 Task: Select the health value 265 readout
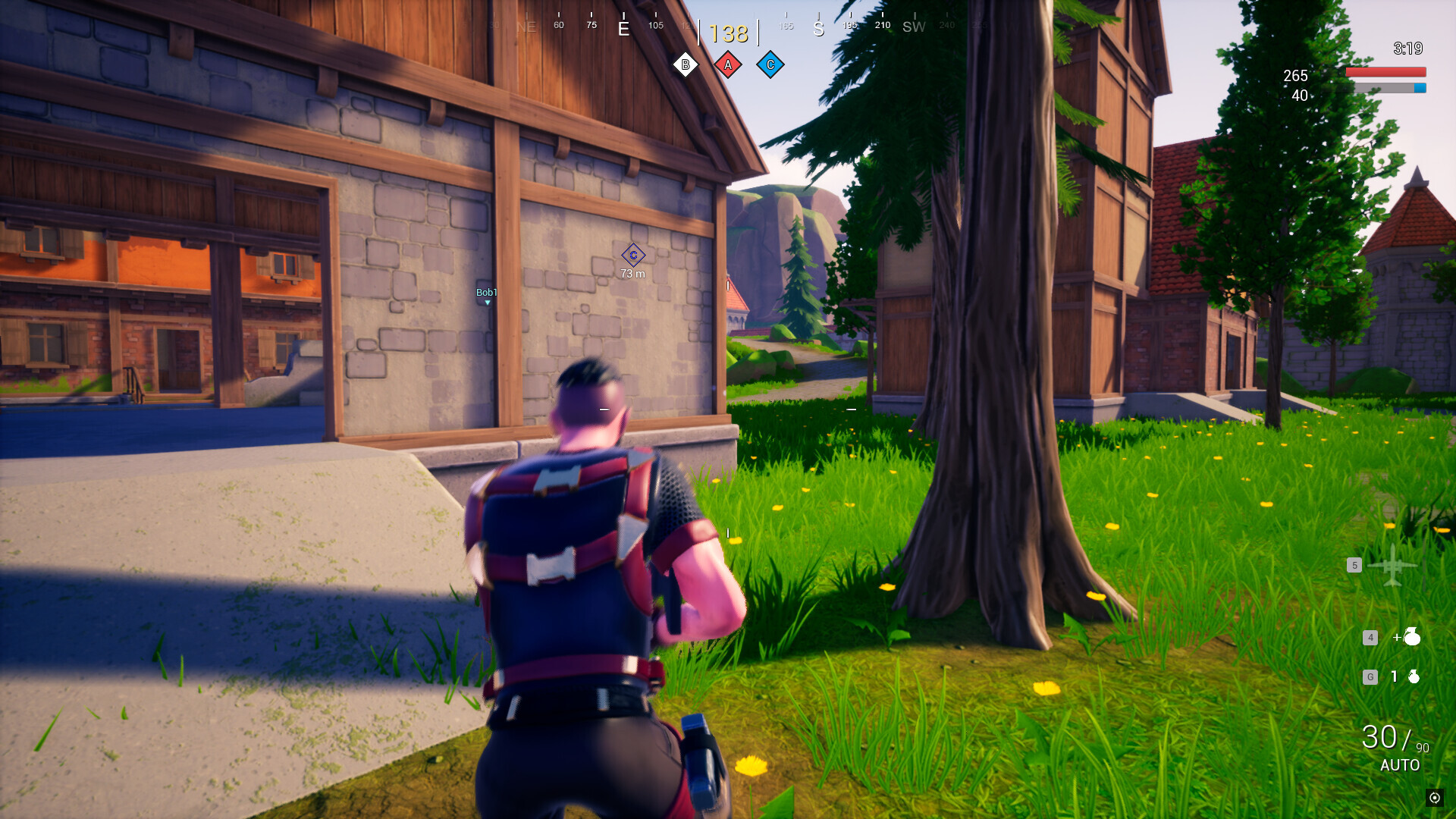pyautogui.click(x=1294, y=76)
